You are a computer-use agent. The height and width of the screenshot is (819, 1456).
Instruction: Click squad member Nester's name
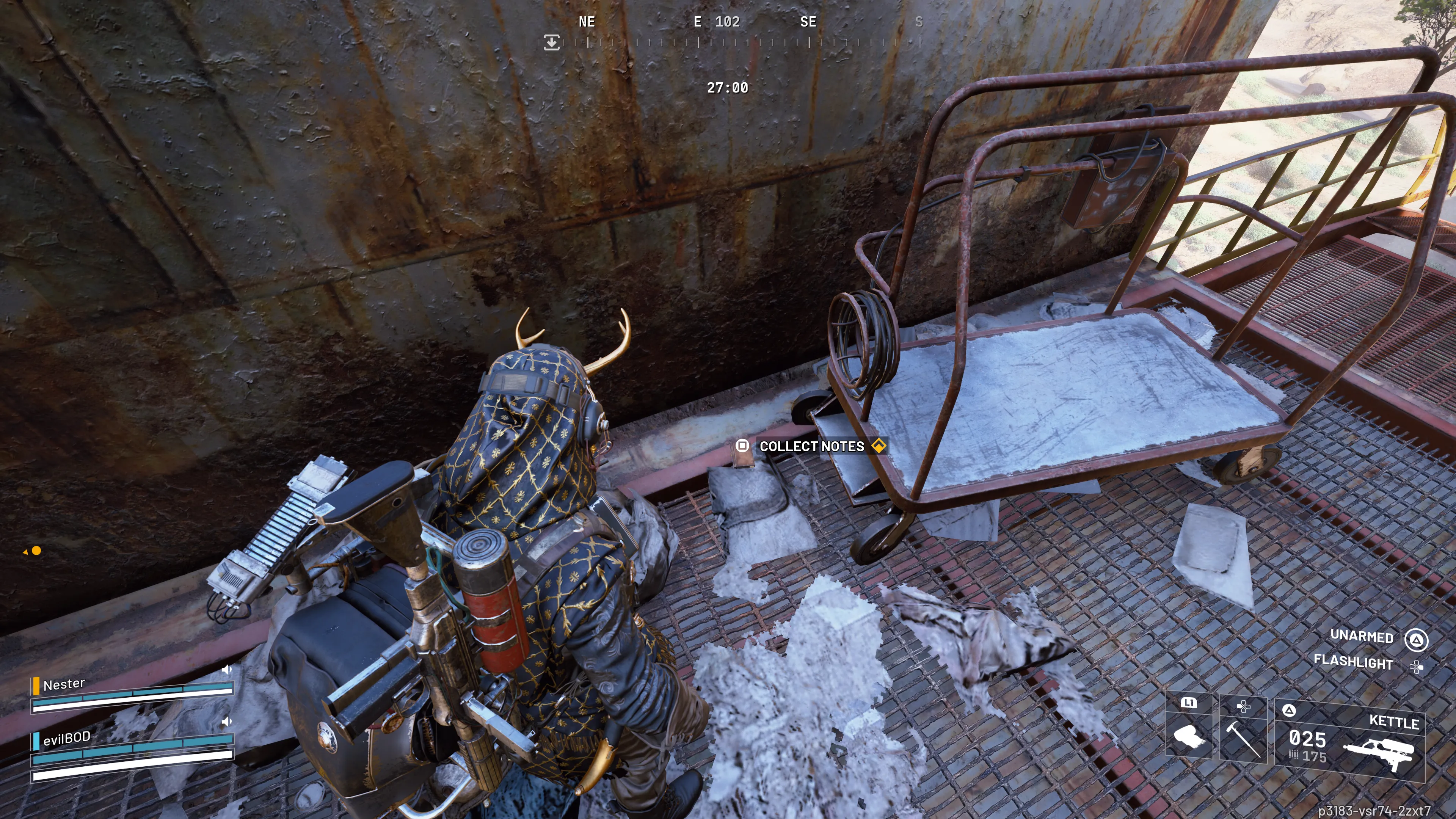64,684
